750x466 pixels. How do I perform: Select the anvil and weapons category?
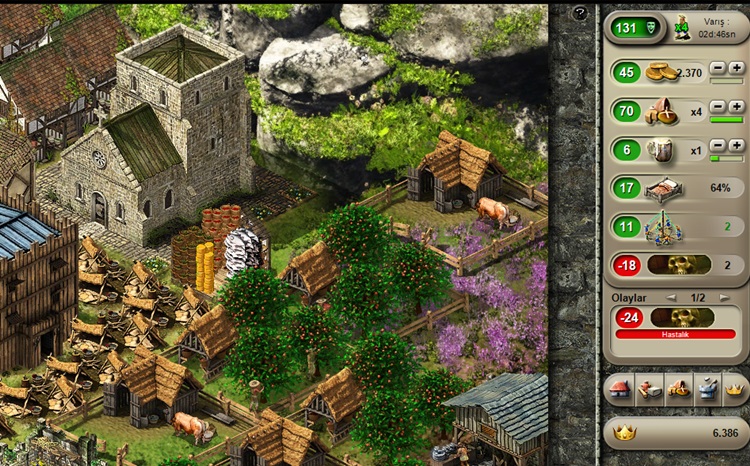(706, 389)
